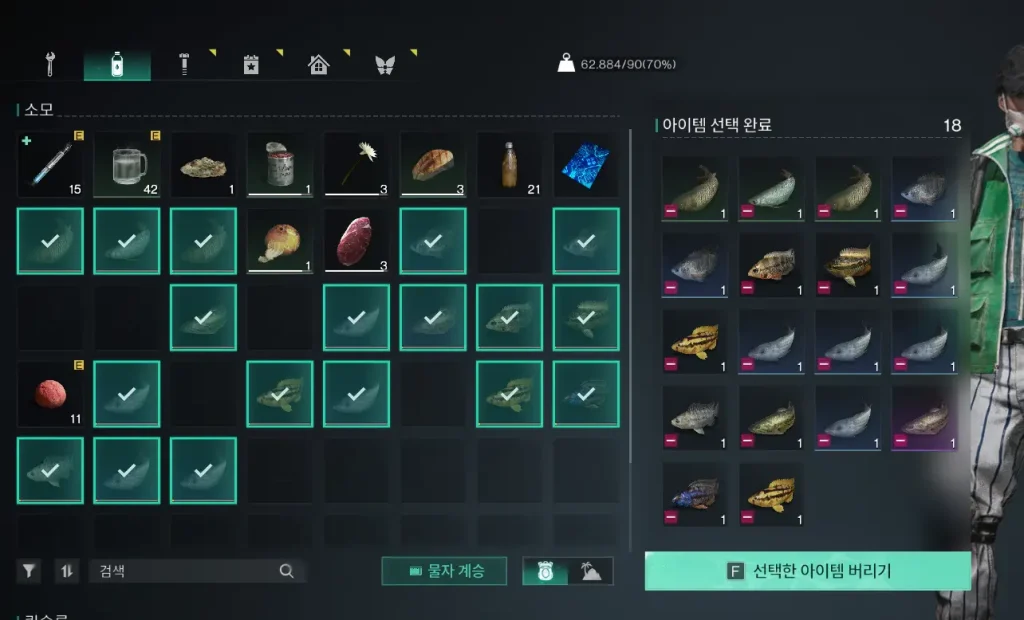
Task: Choose the red ball item with 11 count
Action: click(50, 394)
